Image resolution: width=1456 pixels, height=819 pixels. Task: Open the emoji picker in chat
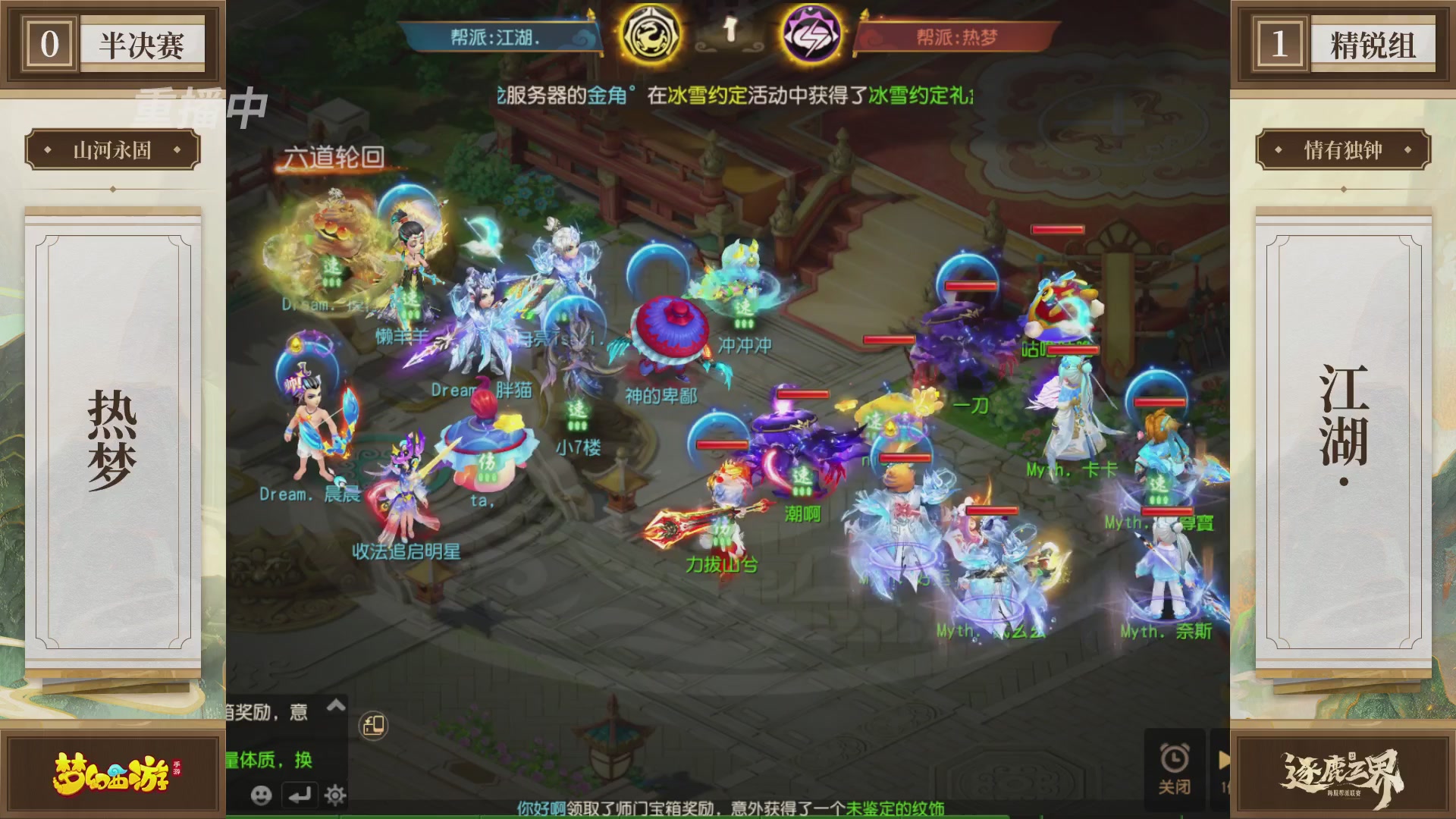[x=260, y=797]
